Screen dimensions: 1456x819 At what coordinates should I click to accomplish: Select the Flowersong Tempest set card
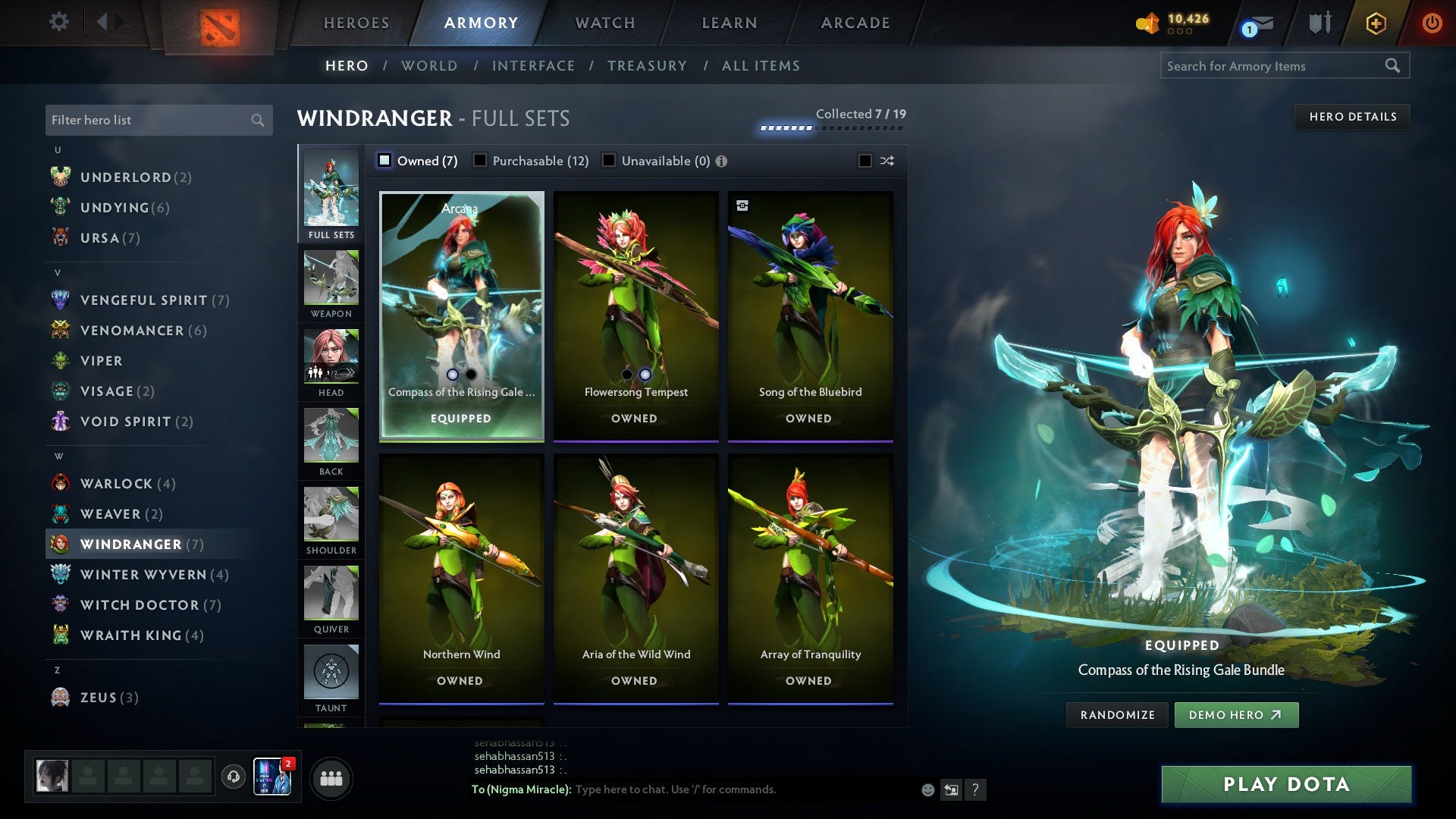pyautogui.click(x=635, y=315)
